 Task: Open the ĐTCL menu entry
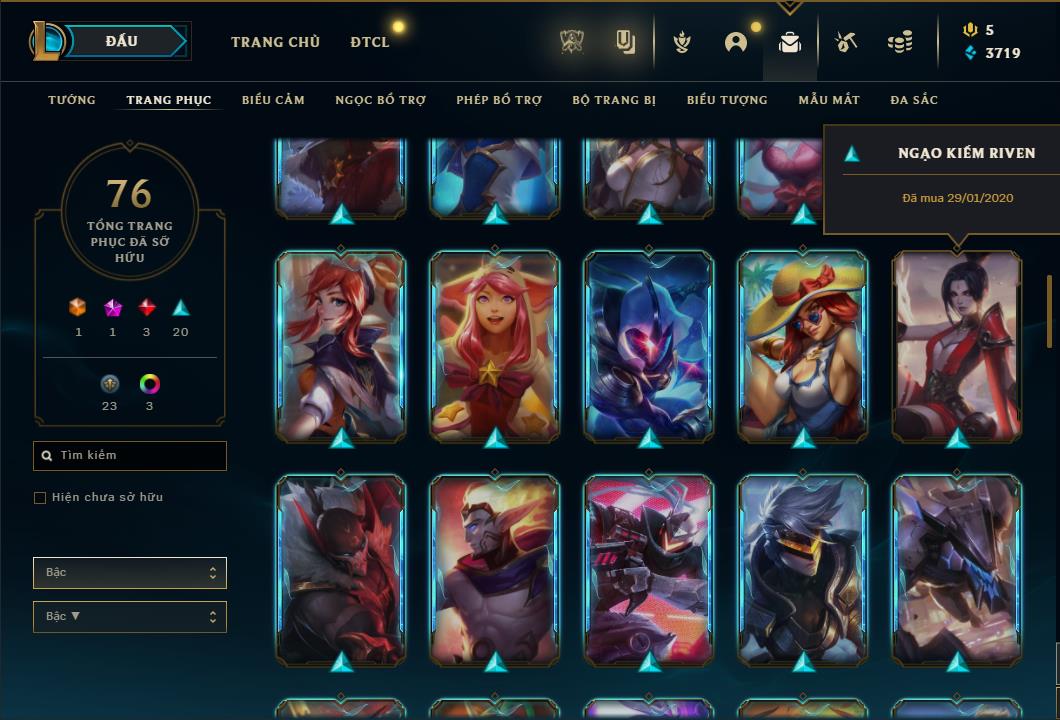(x=370, y=42)
